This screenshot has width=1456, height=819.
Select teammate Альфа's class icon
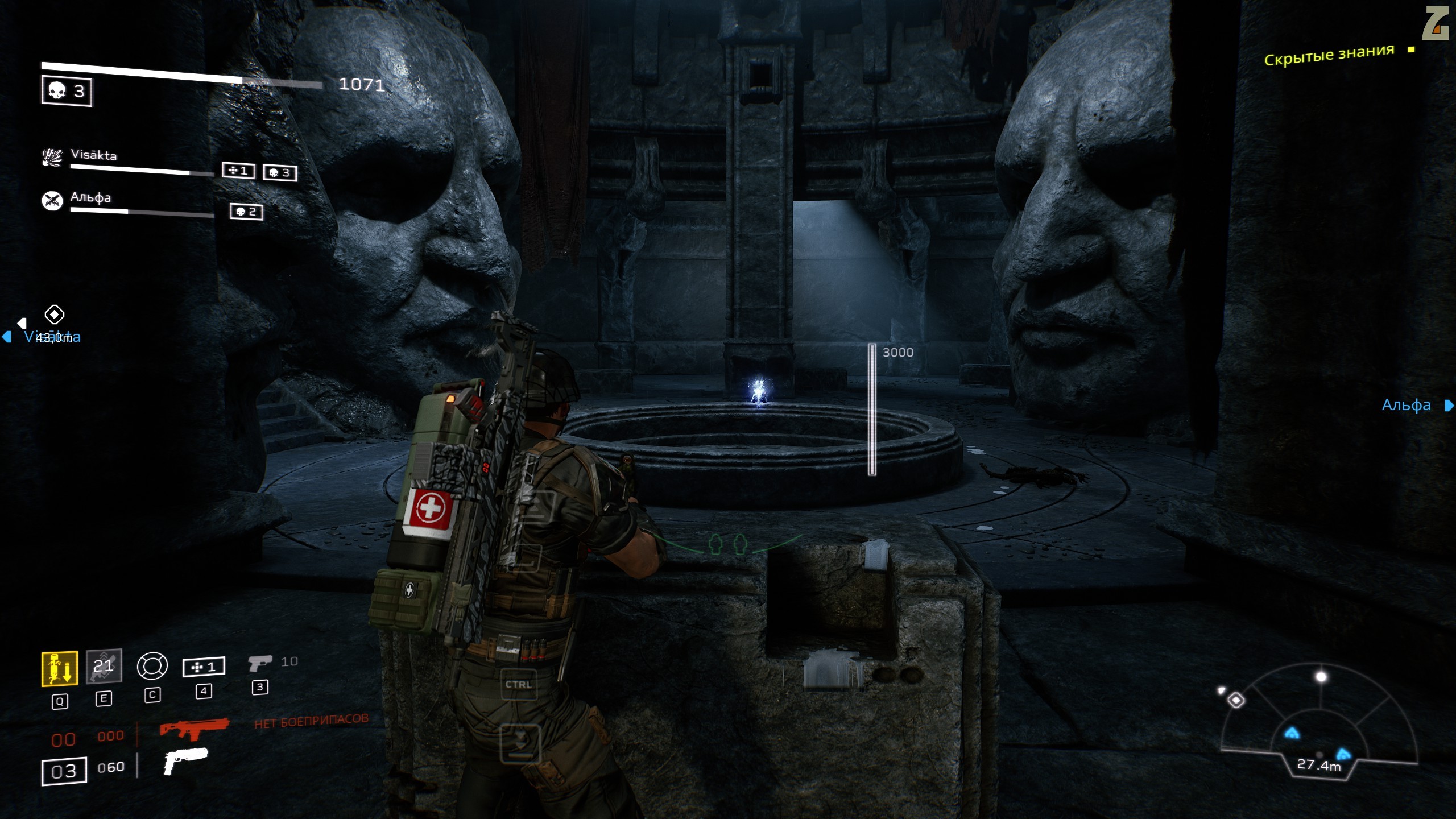[x=52, y=201]
